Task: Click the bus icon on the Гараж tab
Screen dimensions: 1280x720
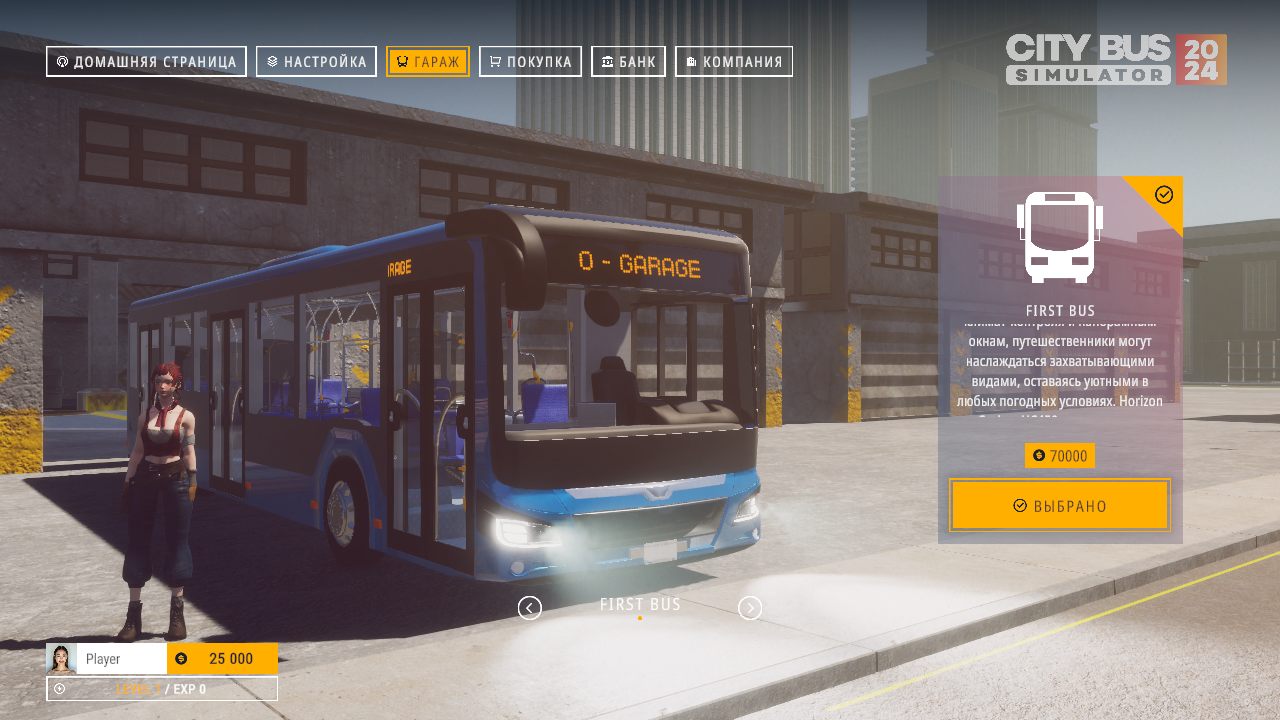Action: 404,61
